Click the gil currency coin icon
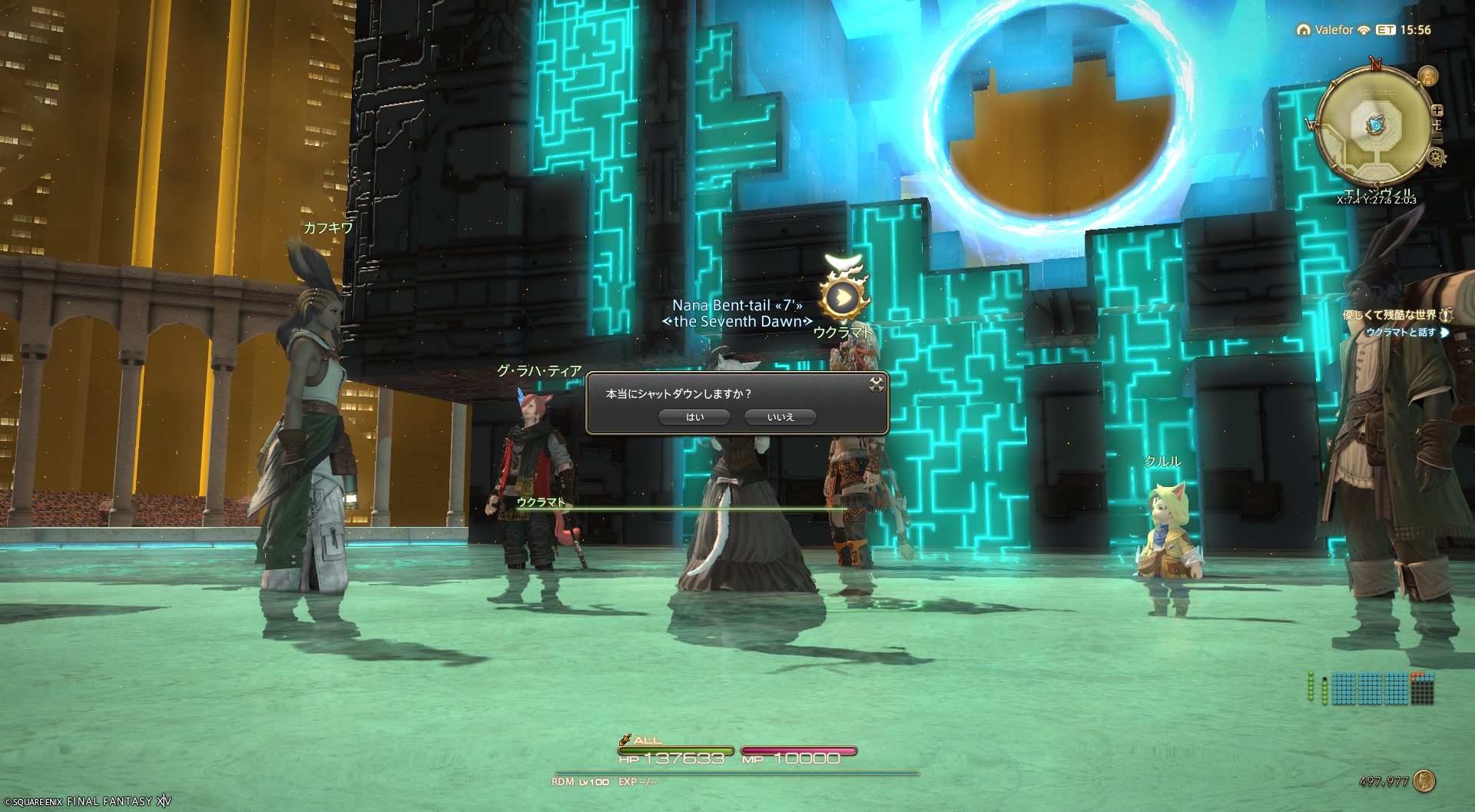Screen dimensions: 1475x812 pyautogui.click(x=1424, y=781)
